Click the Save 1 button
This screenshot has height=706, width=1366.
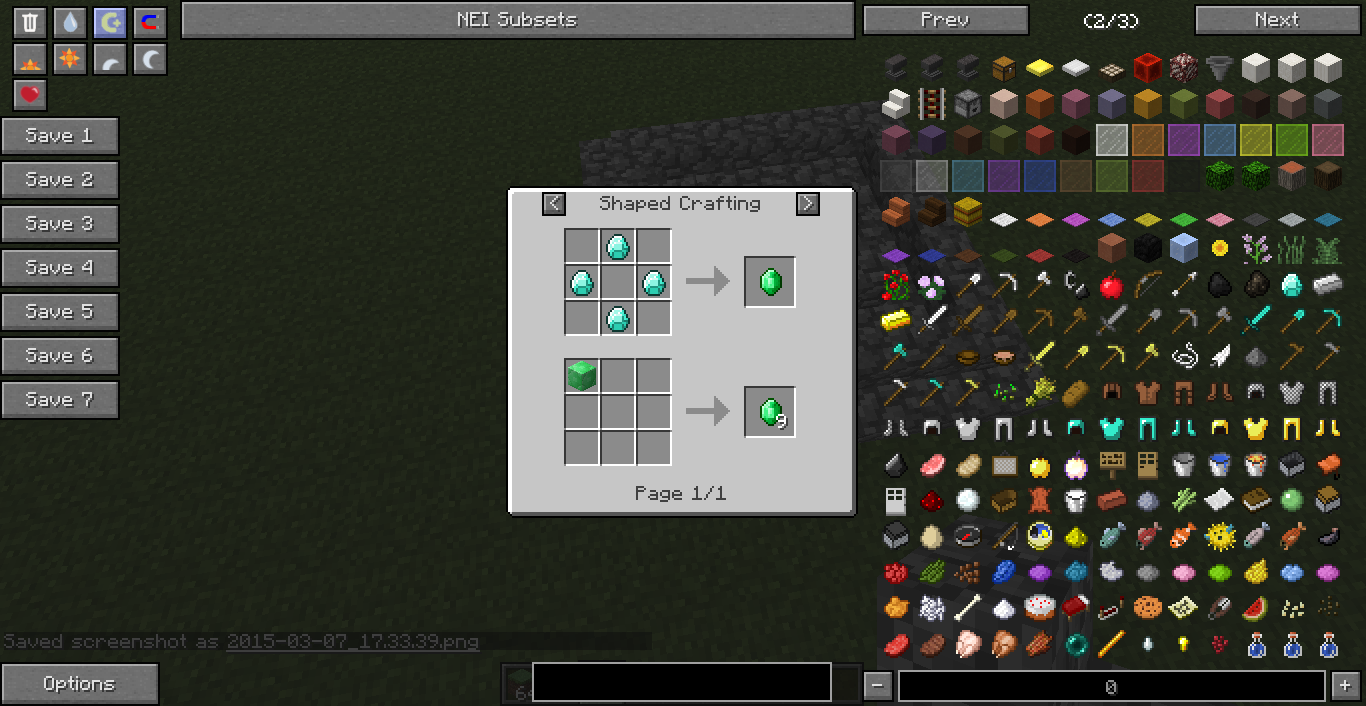pyautogui.click(x=60, y=136)
